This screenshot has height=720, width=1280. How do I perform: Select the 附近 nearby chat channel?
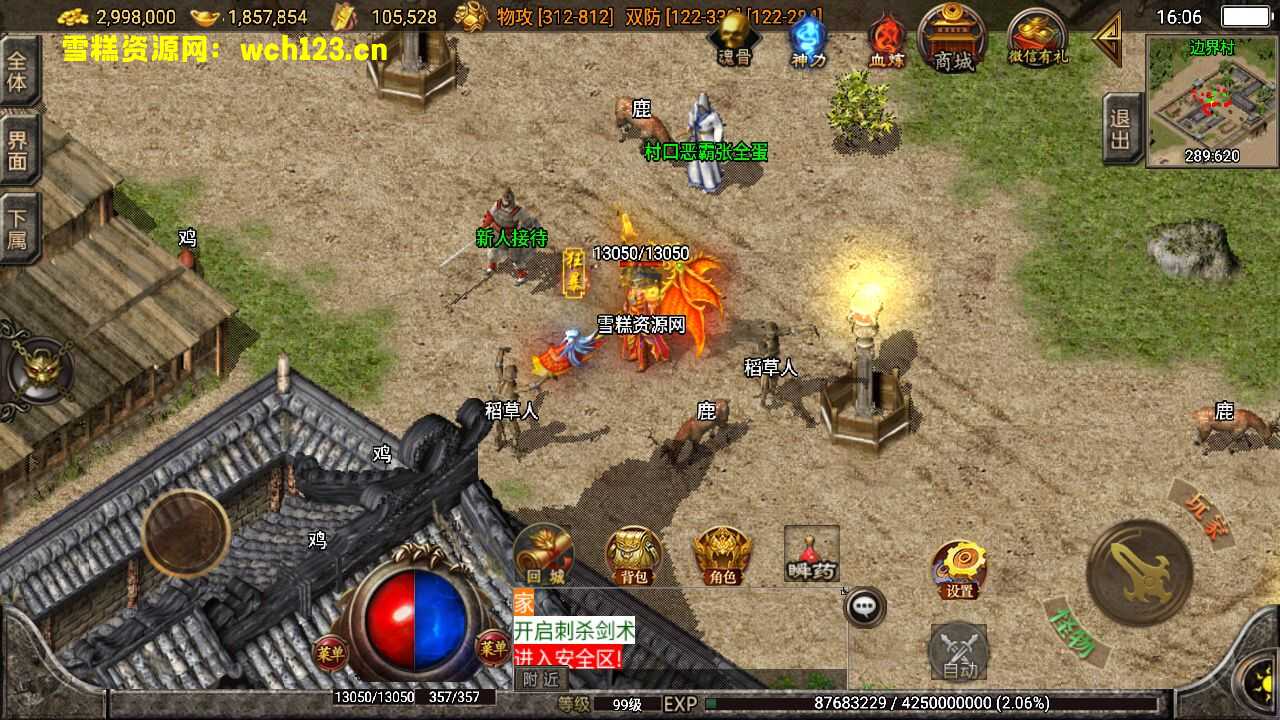click(541, 678)
